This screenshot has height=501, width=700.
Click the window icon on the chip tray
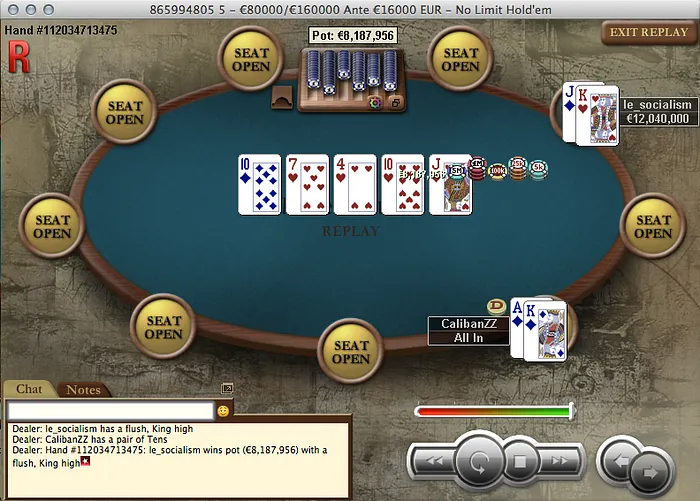point(394,102)
